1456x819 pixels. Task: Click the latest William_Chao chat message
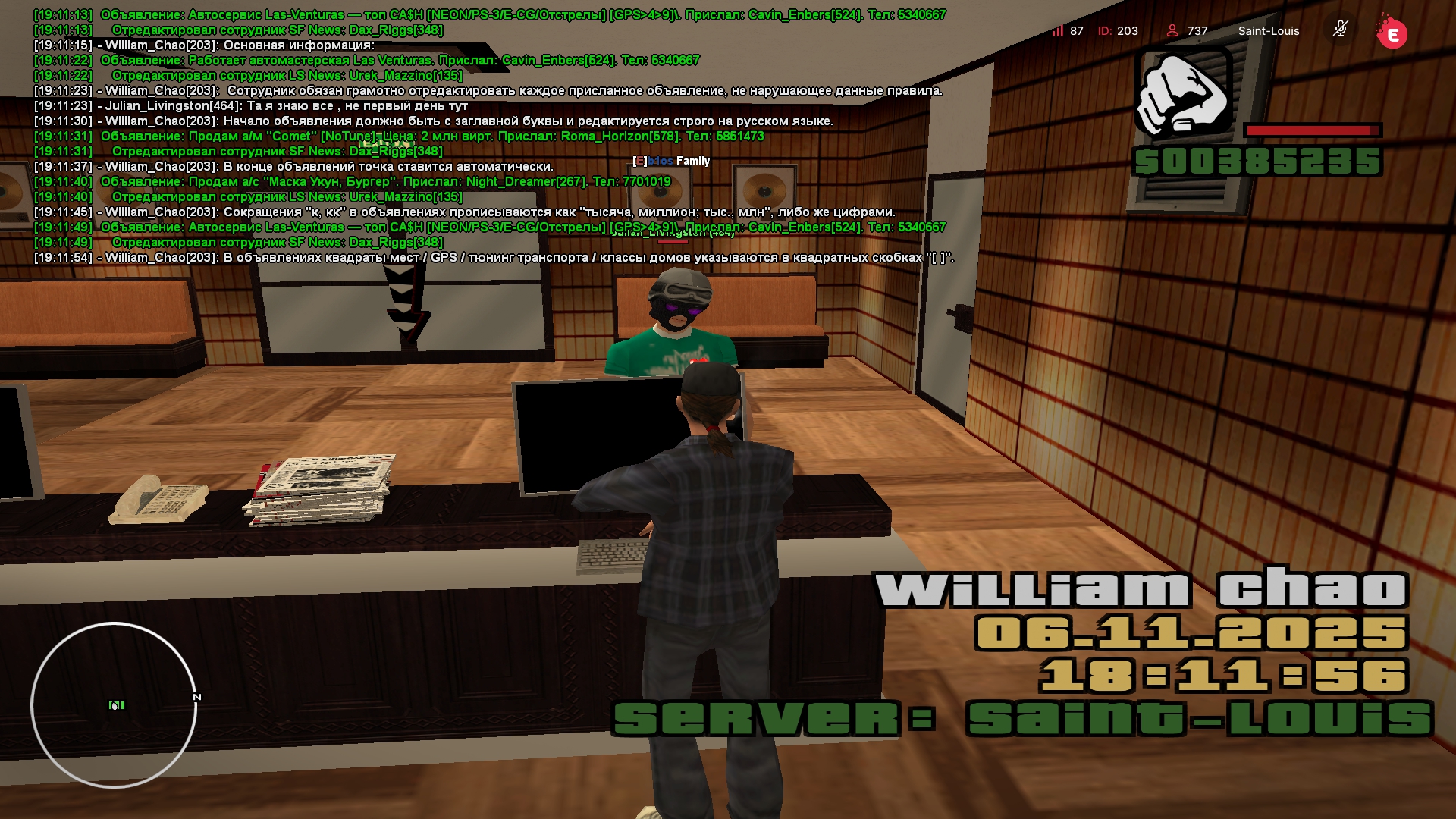pyautogui.click(x=493, y=258)
